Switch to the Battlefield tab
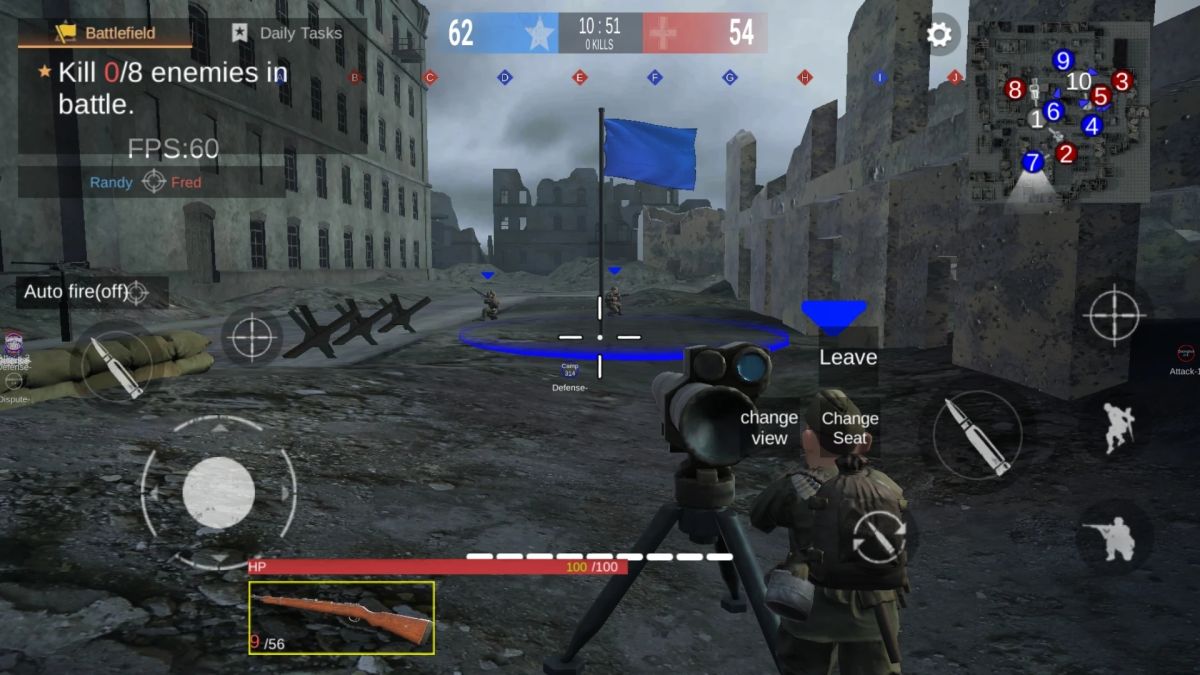 [105, 33]
